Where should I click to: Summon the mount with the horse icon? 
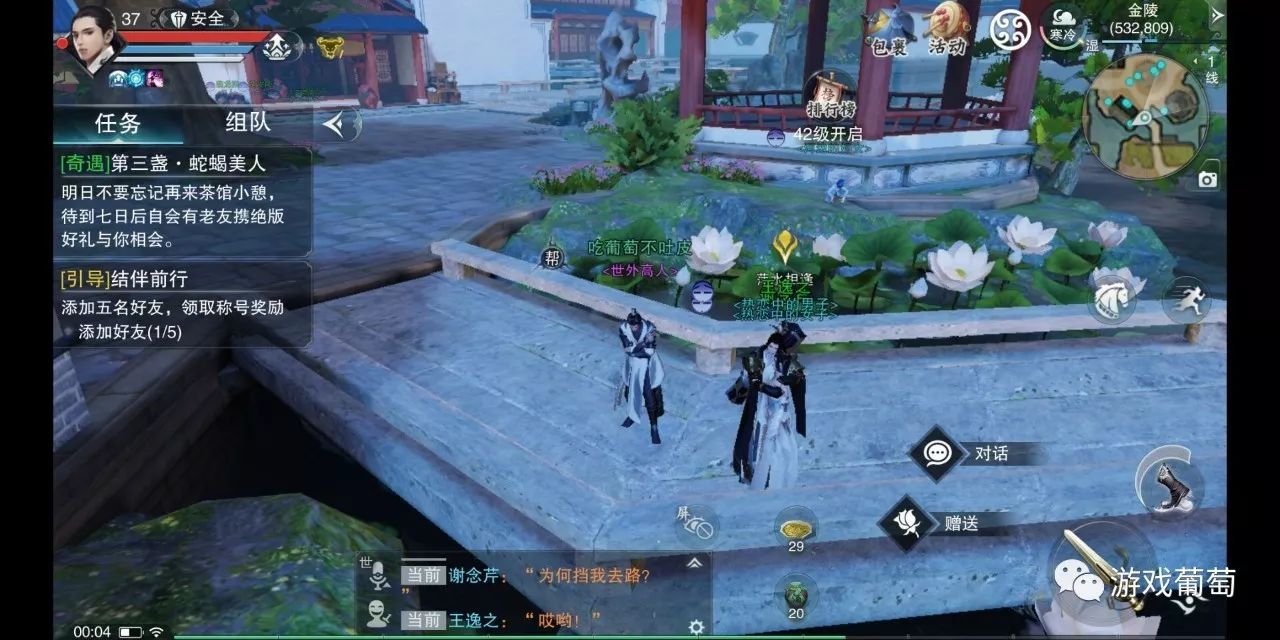(x=1112, y=298)
